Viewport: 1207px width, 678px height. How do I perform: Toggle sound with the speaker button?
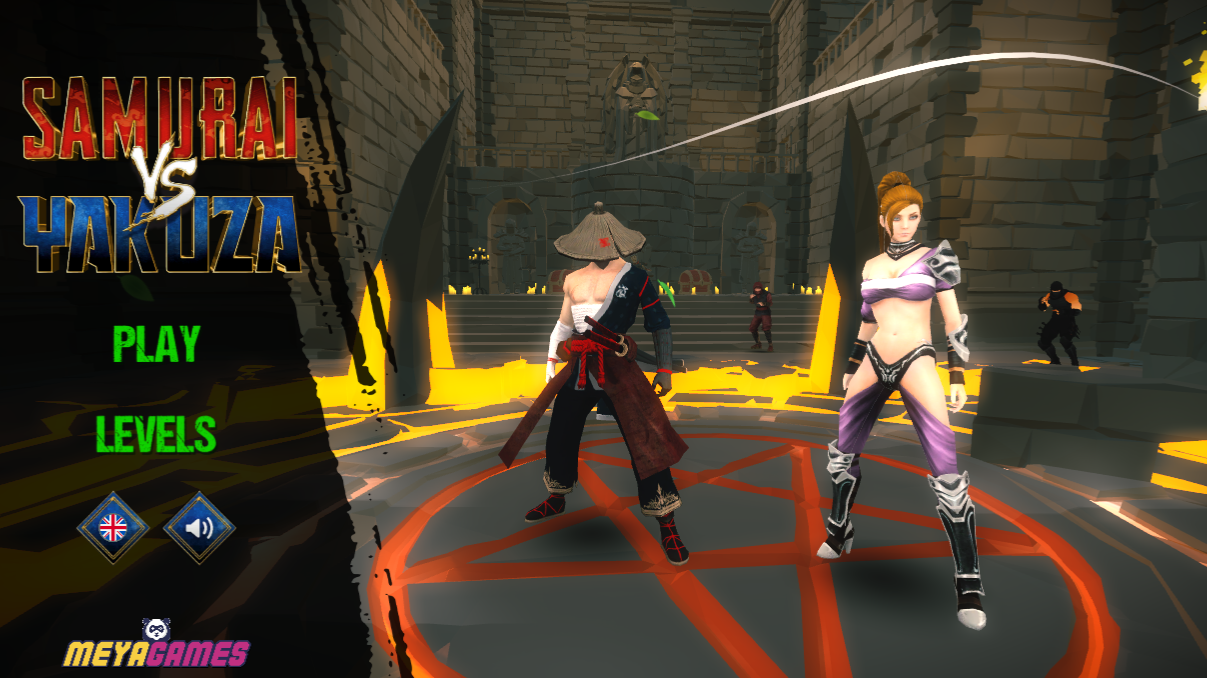(199, 526)
